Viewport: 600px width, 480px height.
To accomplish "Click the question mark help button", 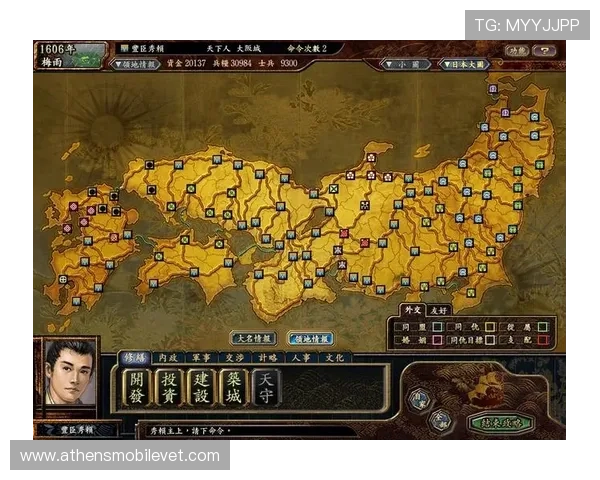I will [x=545, y=50].
